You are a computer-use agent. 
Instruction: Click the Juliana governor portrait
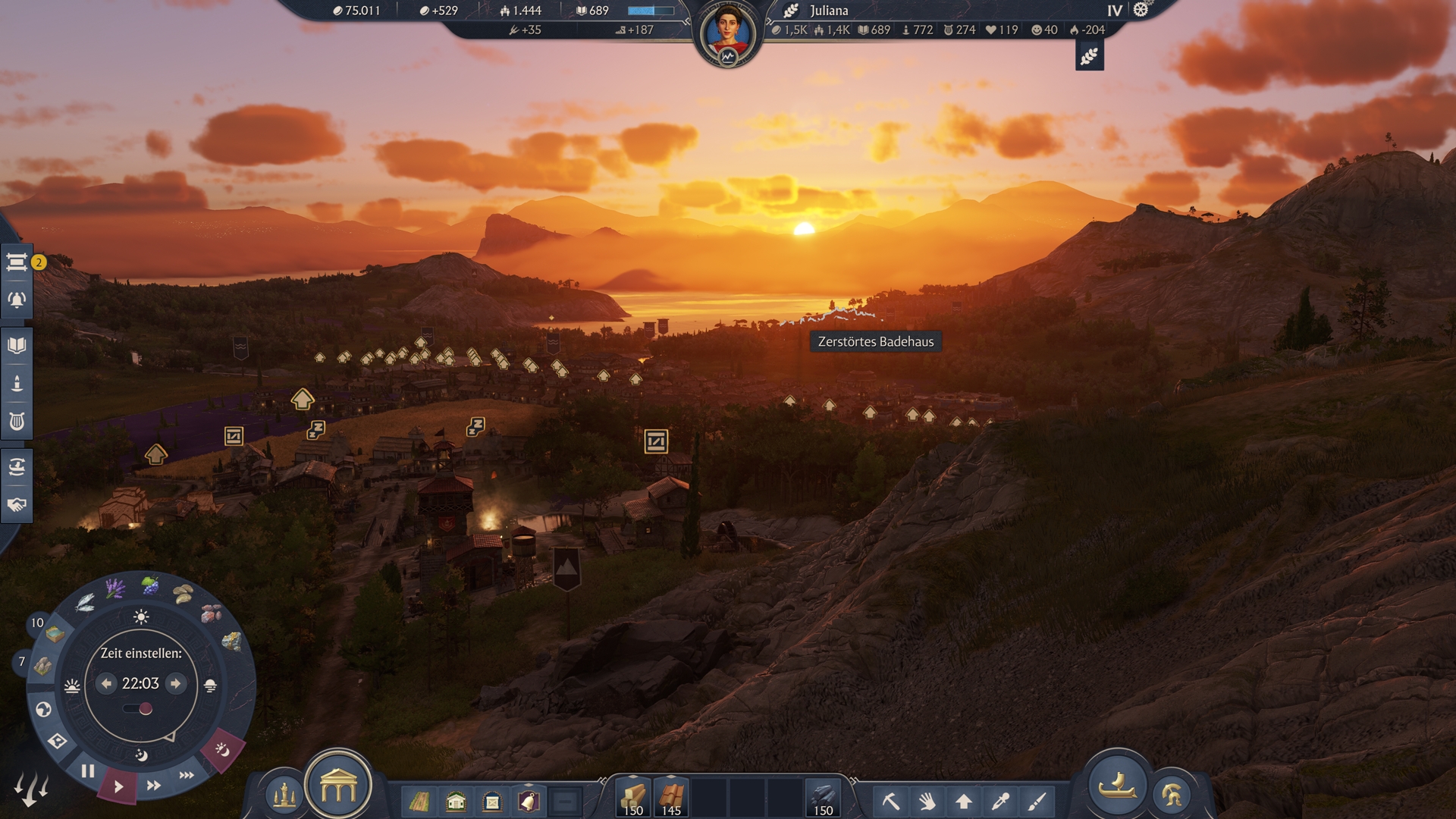(x=727, y=33)
